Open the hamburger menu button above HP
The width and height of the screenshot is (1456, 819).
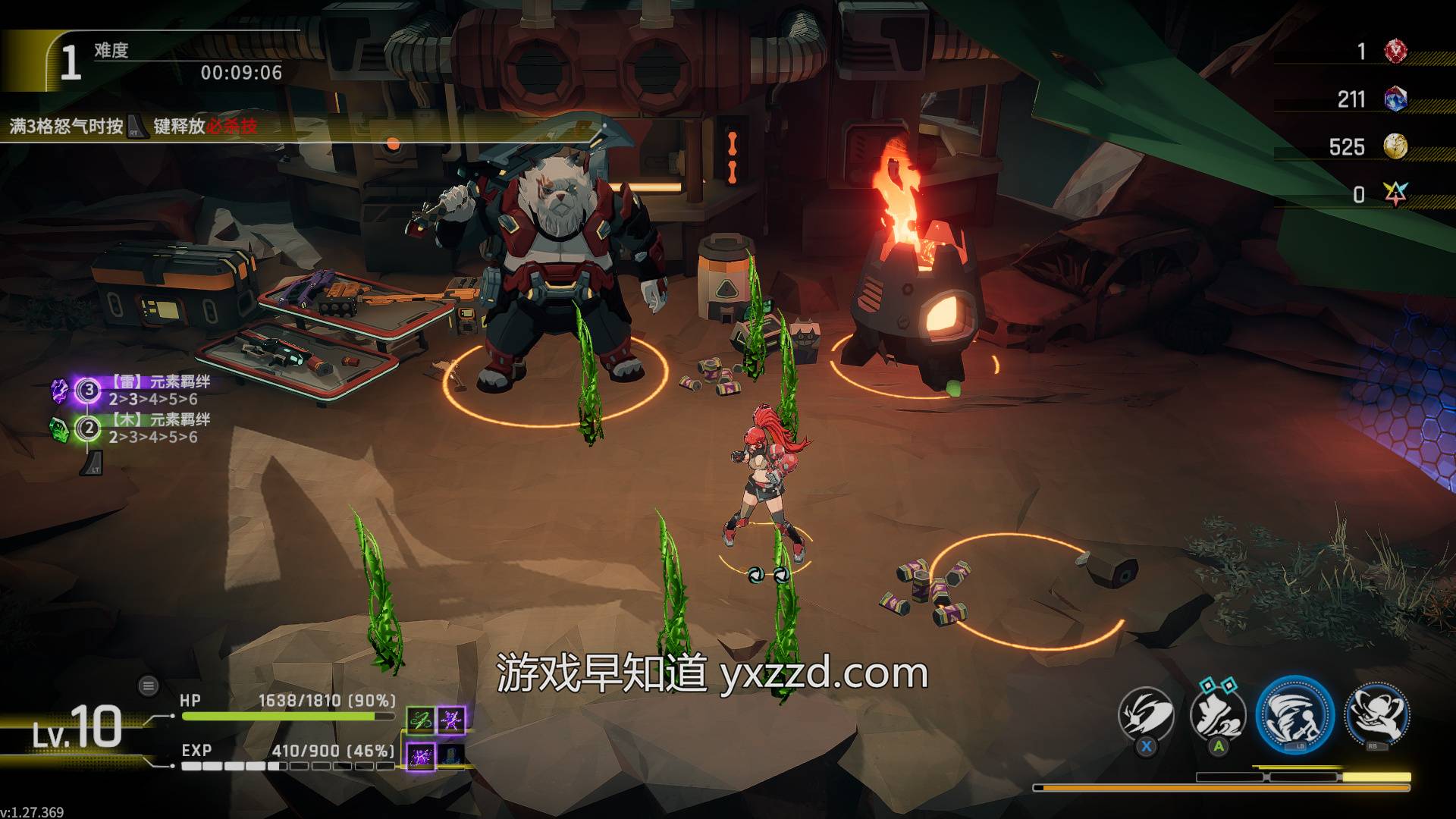149,686
